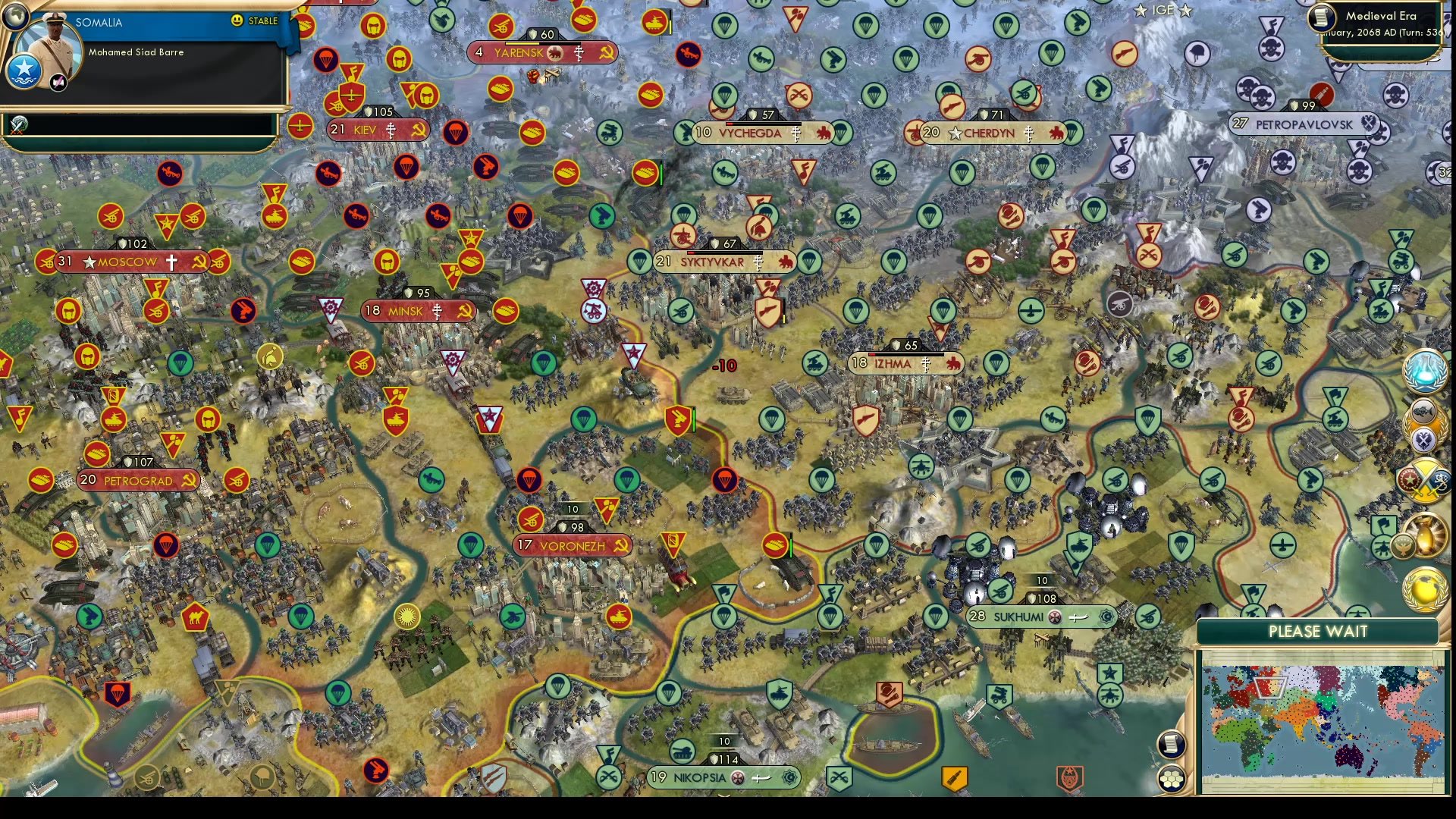
Task: Select the Sukhumi city banner
Action: tap(1041, 617)
